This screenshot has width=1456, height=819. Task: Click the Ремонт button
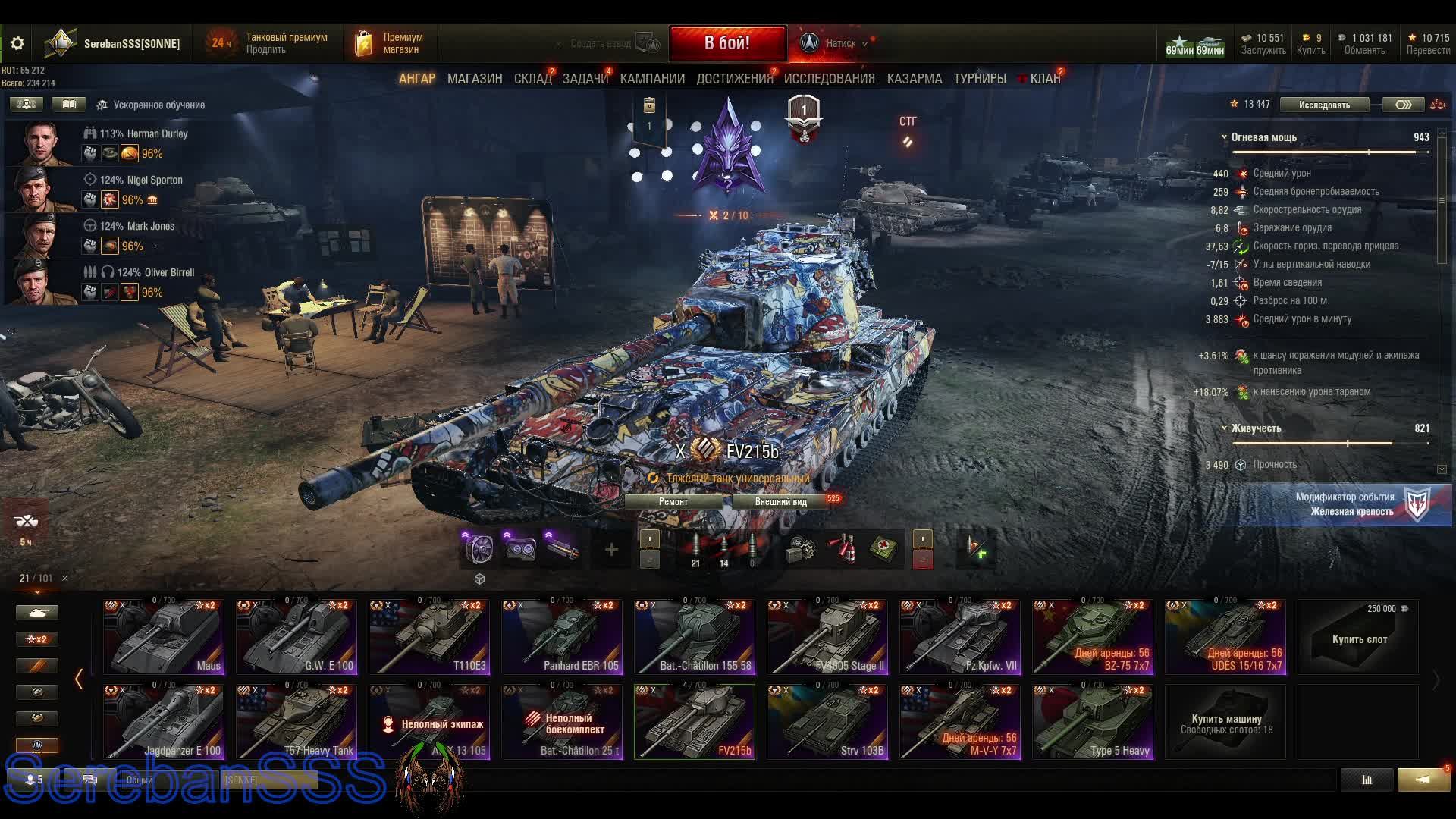673,502
